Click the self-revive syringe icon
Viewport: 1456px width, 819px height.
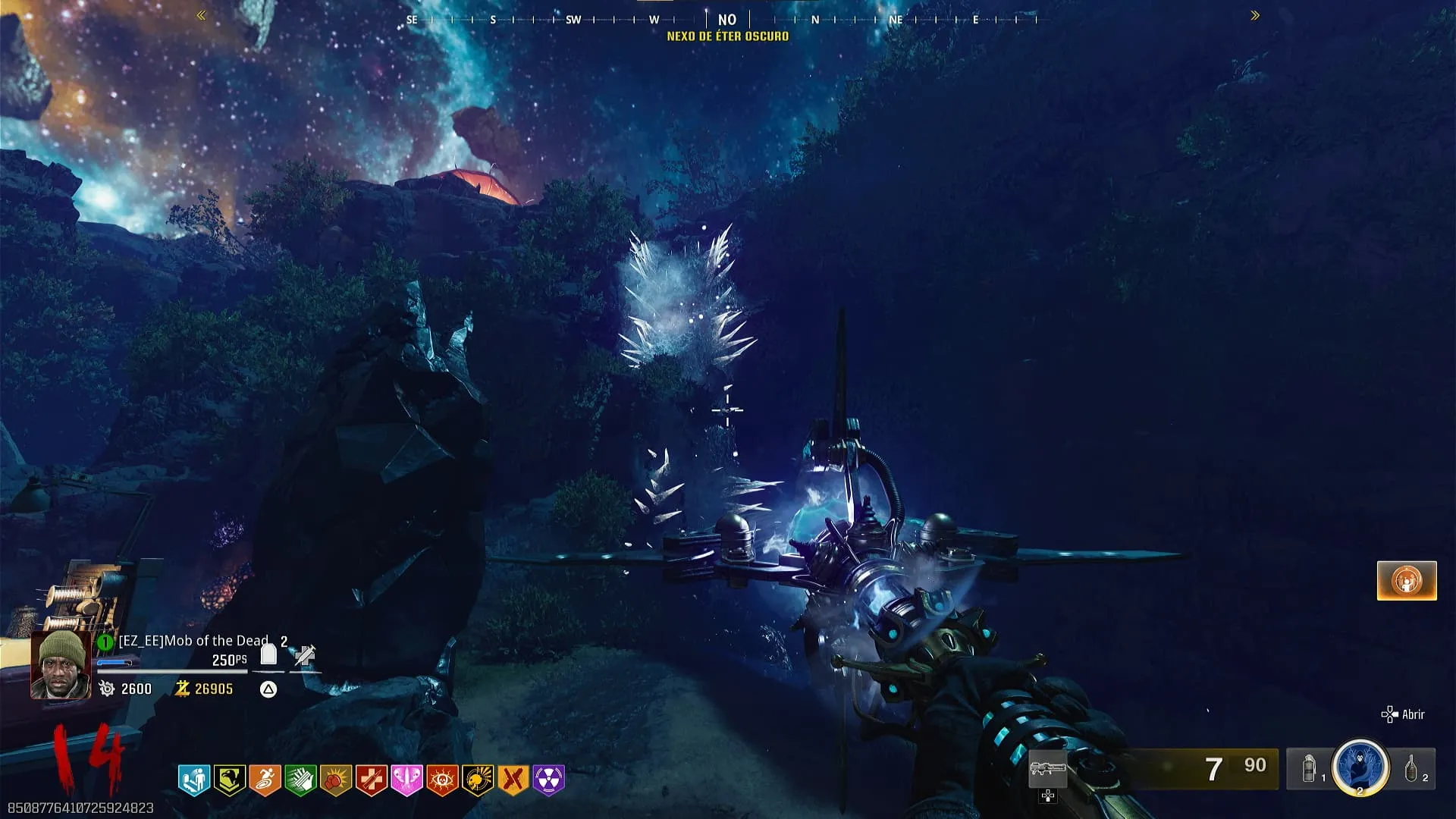point(305,655)
